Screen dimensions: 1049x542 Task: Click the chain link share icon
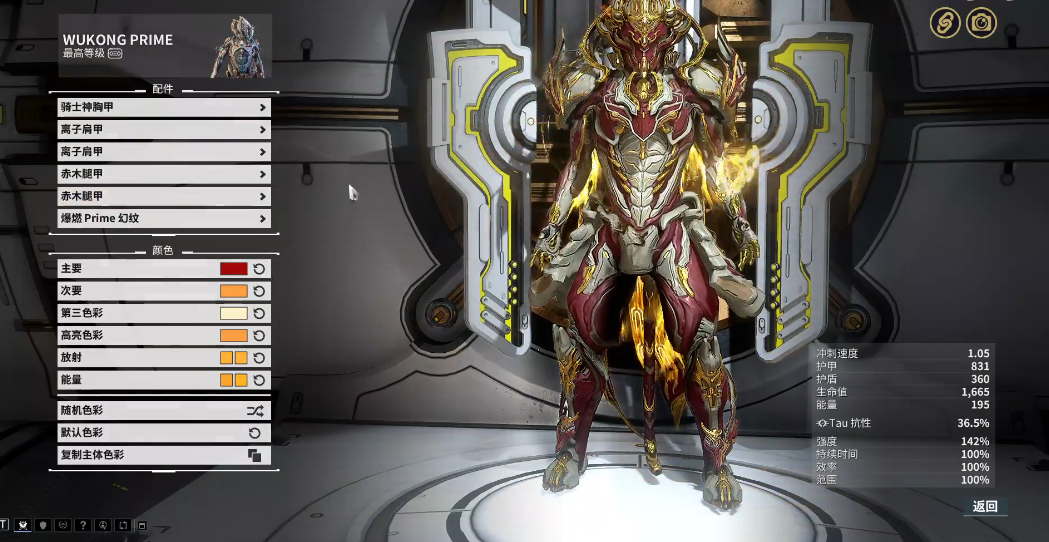[x=944, y=23]
